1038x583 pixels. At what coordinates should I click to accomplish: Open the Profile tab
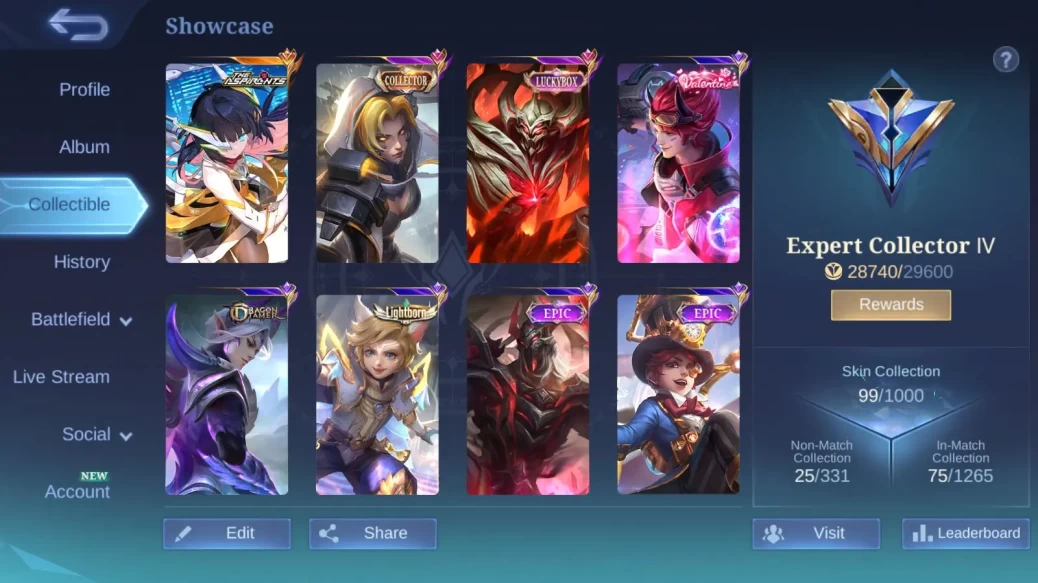[x=84, y=89]
